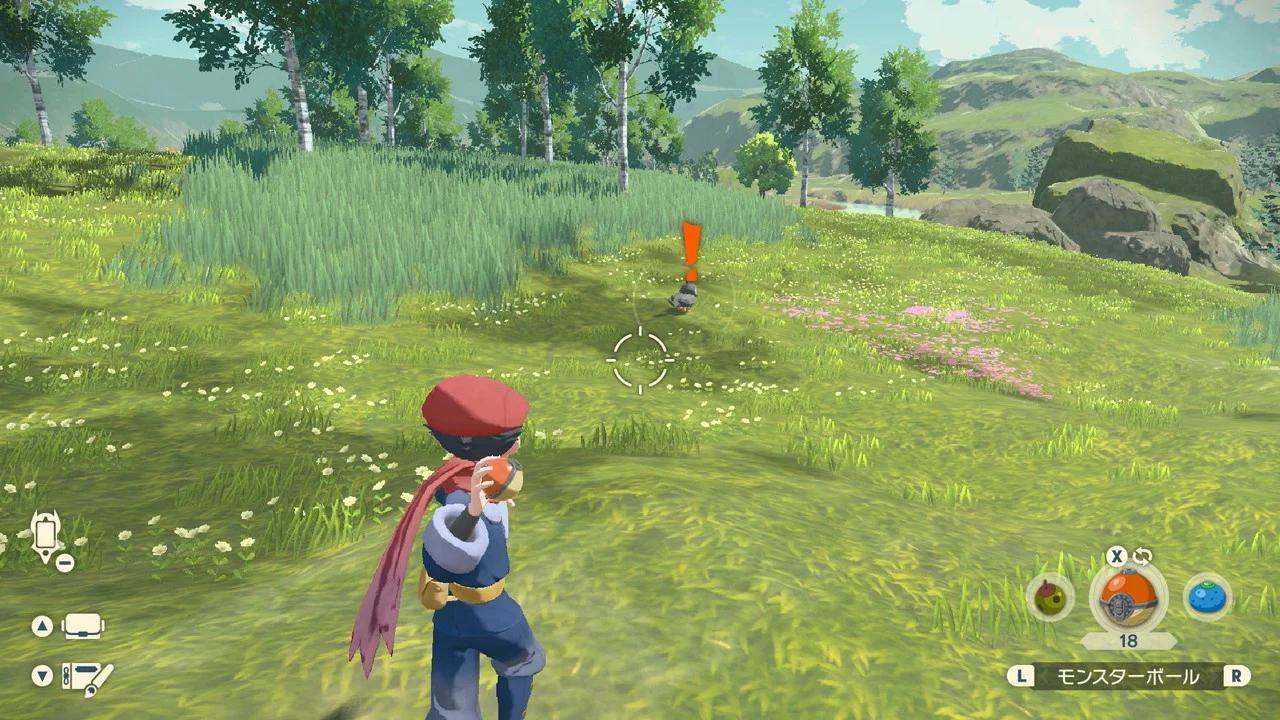Image resolution: width=1280 pixels, height=720 pixels.
Task: Select the Apricorn item in the wheel
Action: (1047, 599)
